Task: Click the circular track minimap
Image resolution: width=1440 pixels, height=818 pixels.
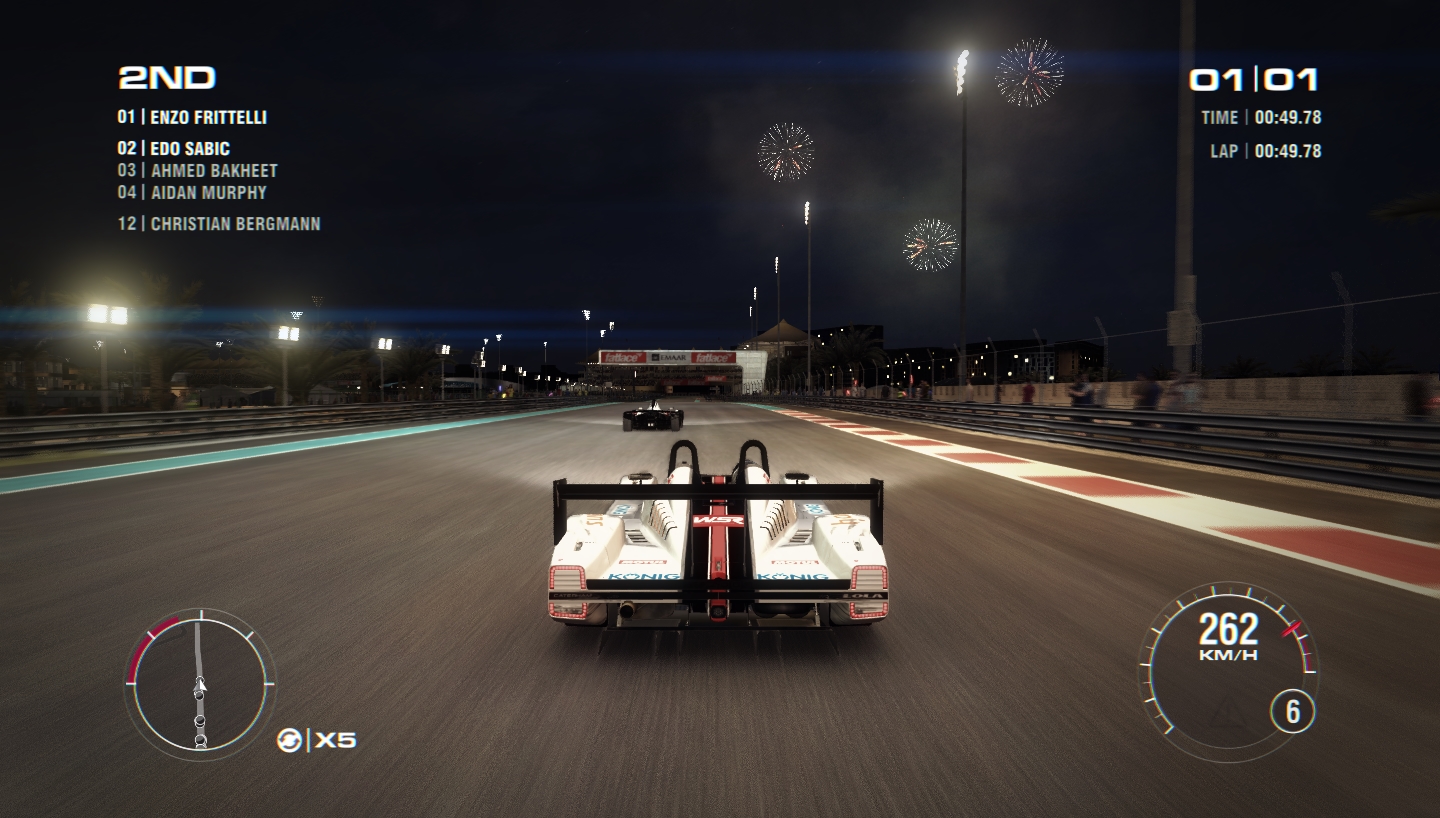Action: (199, 684)
